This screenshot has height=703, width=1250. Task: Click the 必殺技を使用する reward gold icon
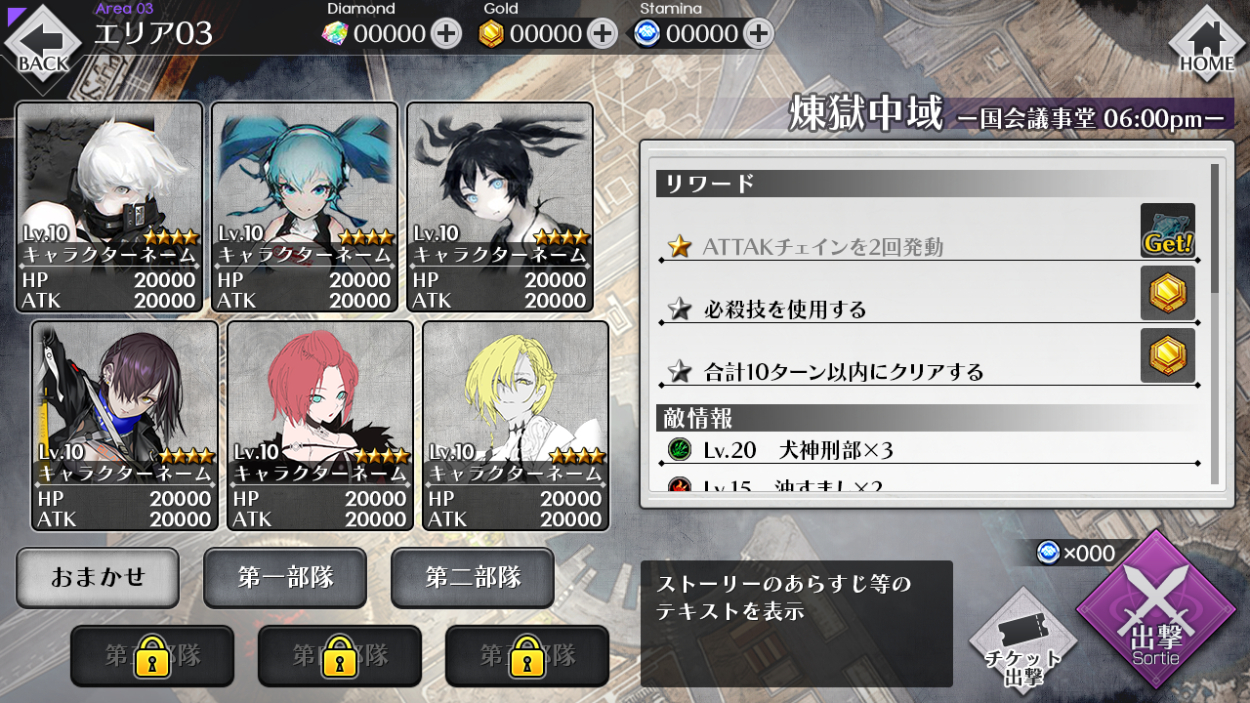1167,293
